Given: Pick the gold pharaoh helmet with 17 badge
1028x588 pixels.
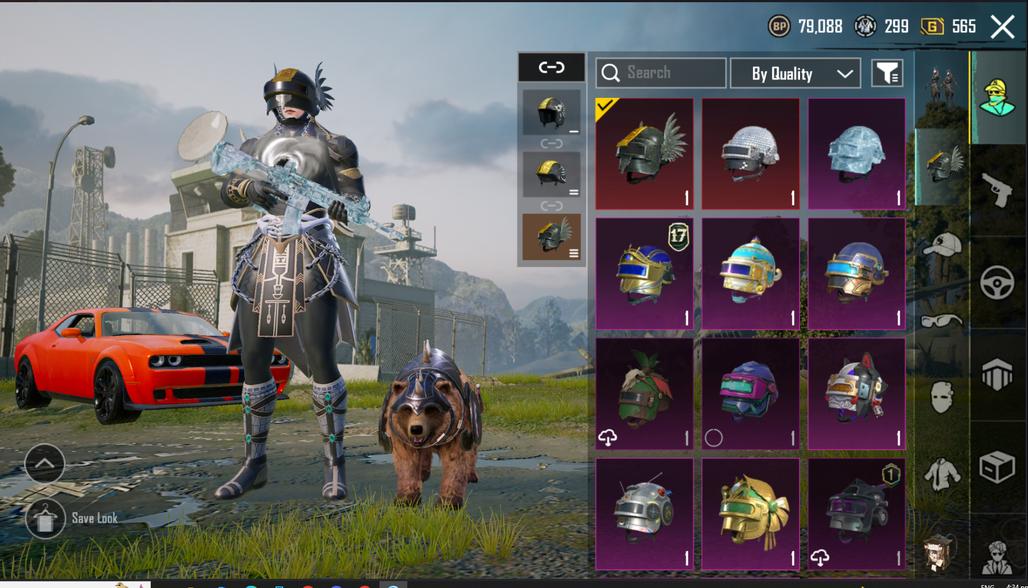Looking at the screenshot, I should tap(644, 274).
